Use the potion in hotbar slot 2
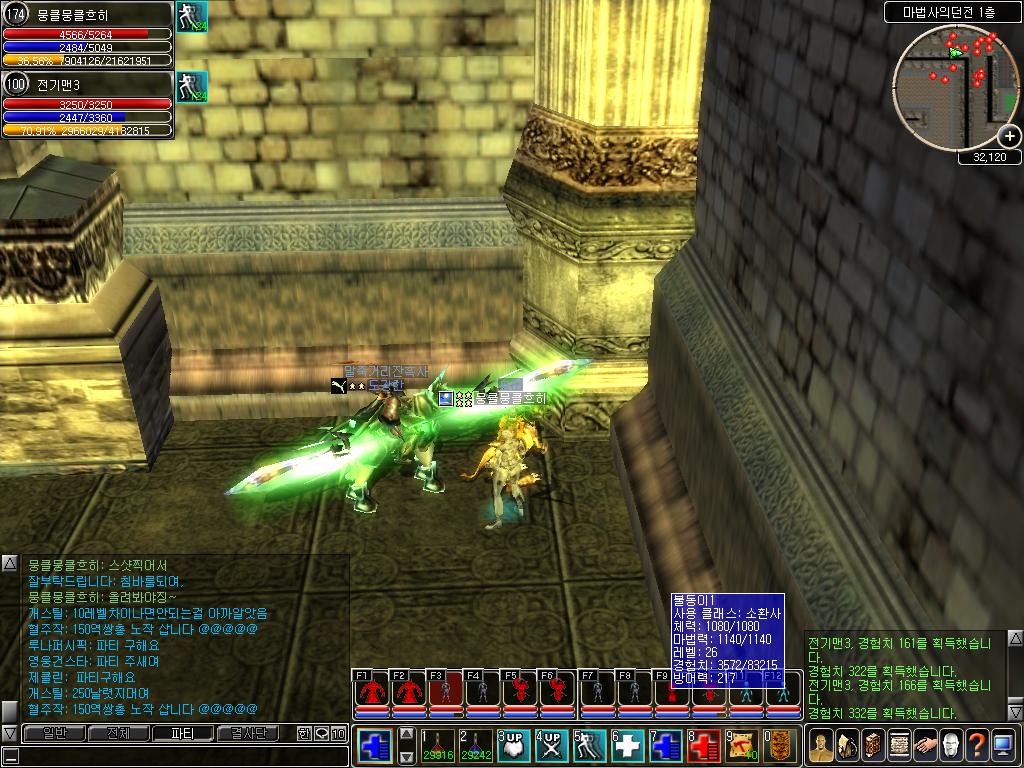The width and height of the screenshot is (1024, 768). [474, 745]
